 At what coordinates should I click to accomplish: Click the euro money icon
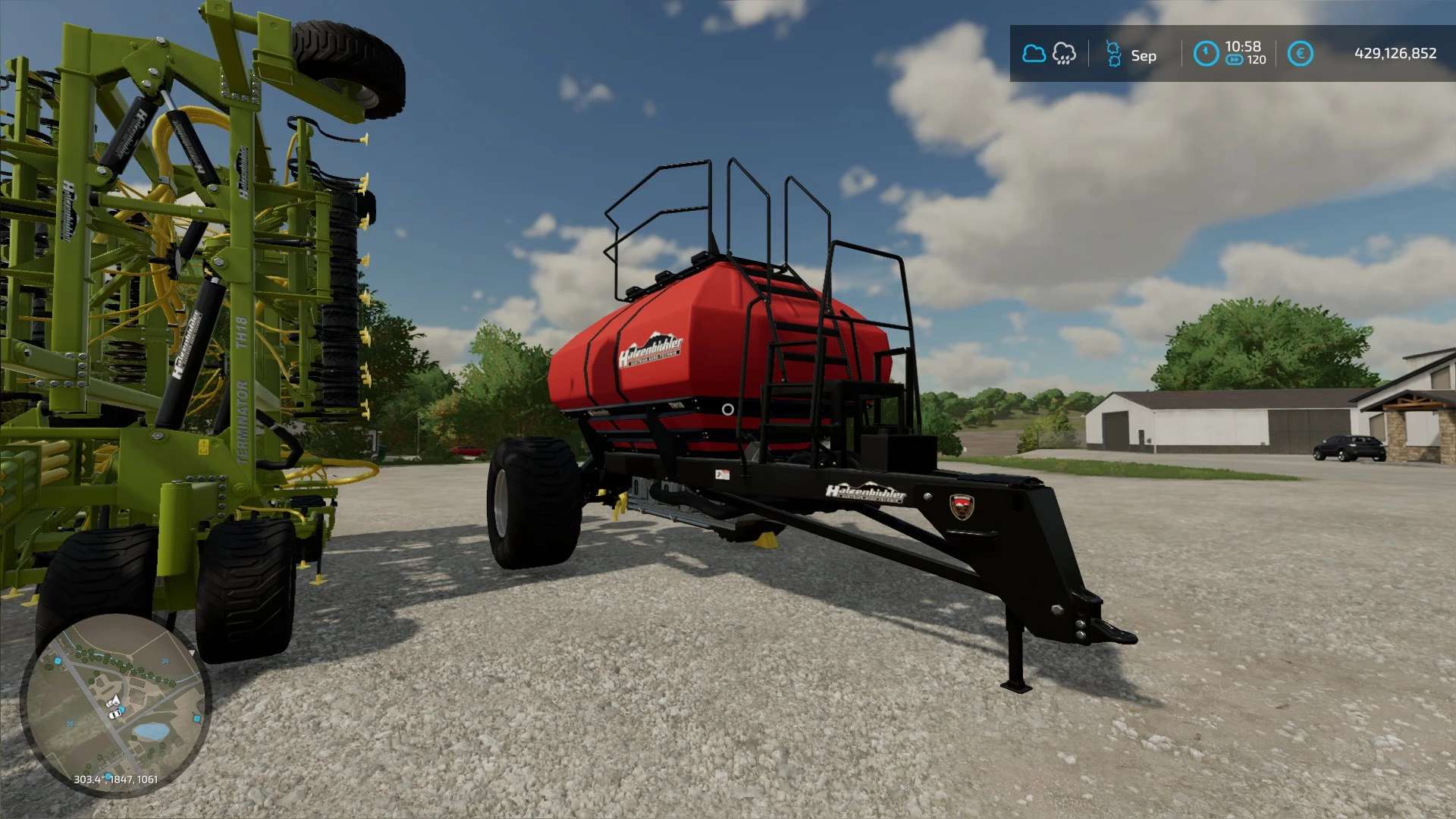point(1300,54)
